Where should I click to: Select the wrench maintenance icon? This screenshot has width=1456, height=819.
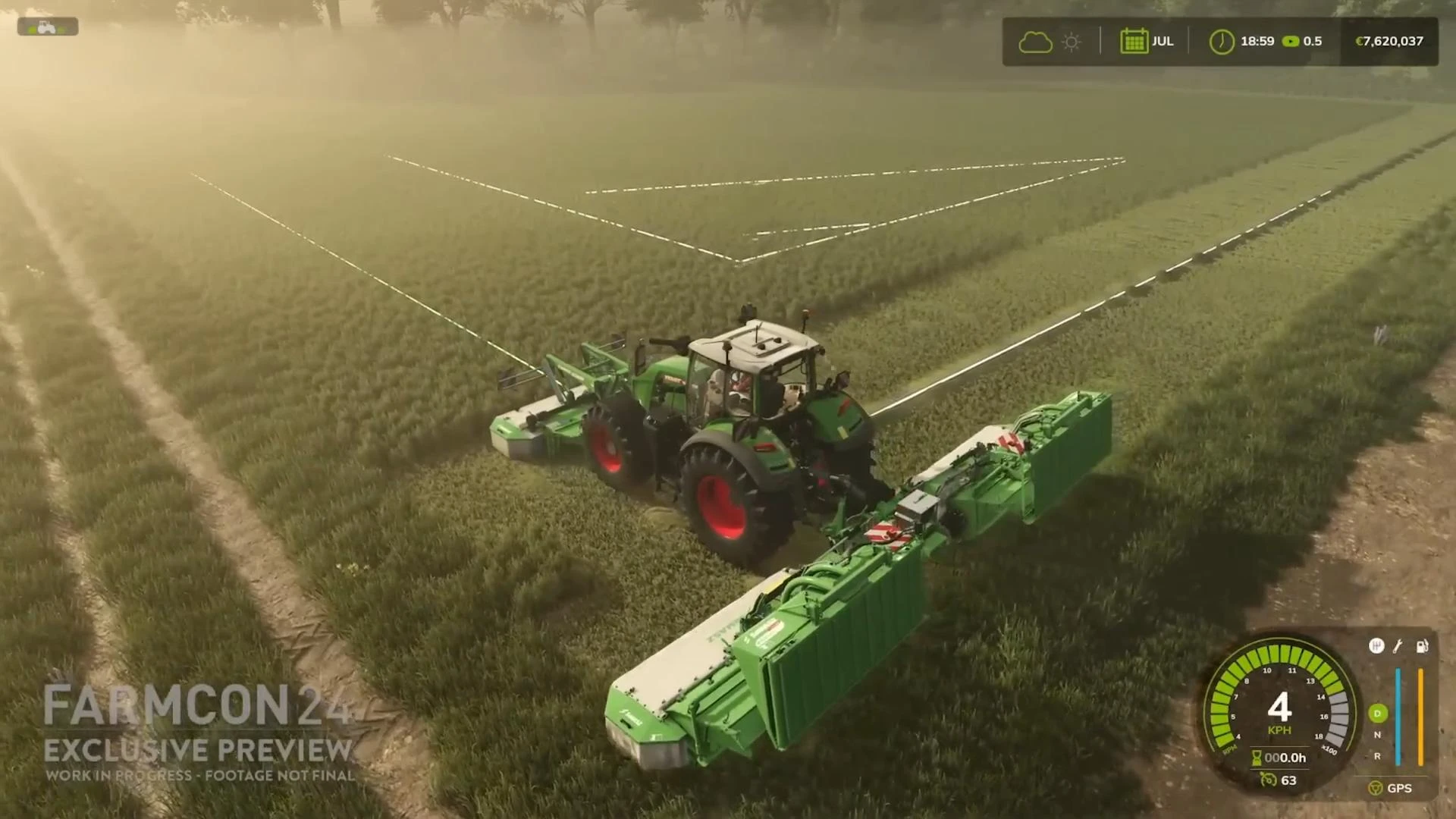point(1397,648)
